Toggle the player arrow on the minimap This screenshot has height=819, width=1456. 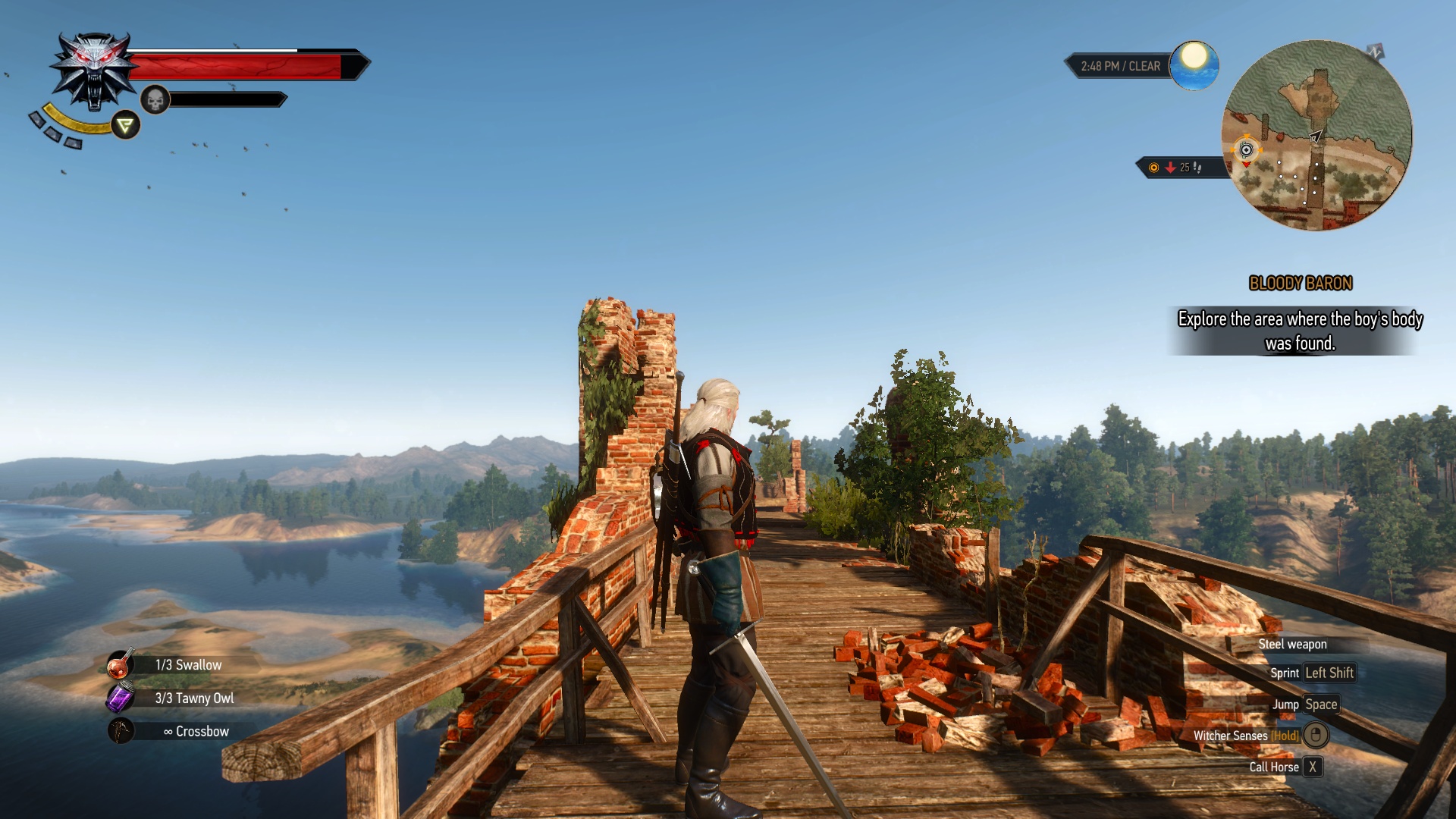pyautogui.click(x=1315, y=136)
